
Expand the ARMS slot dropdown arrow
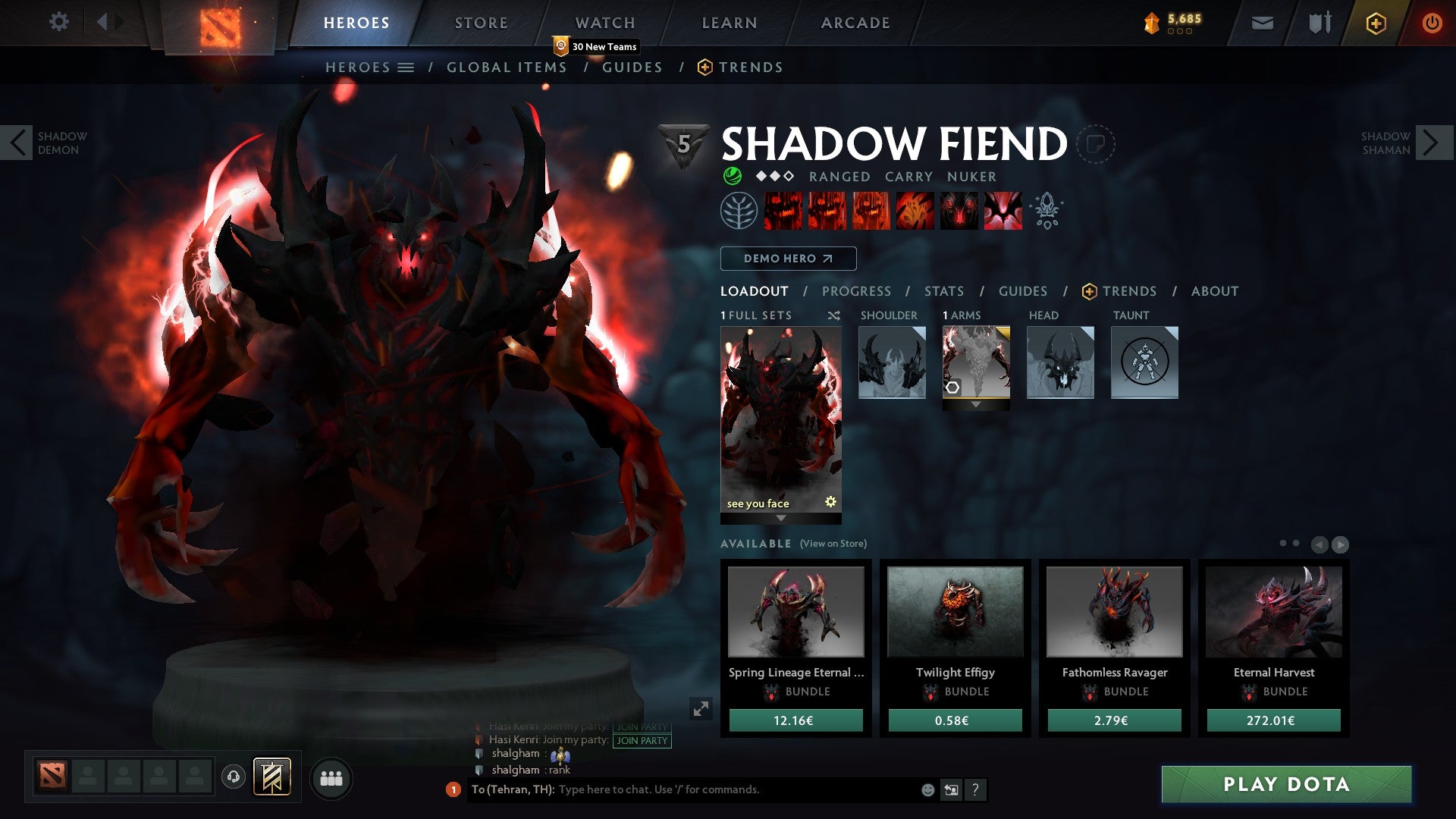coord(976,404)
